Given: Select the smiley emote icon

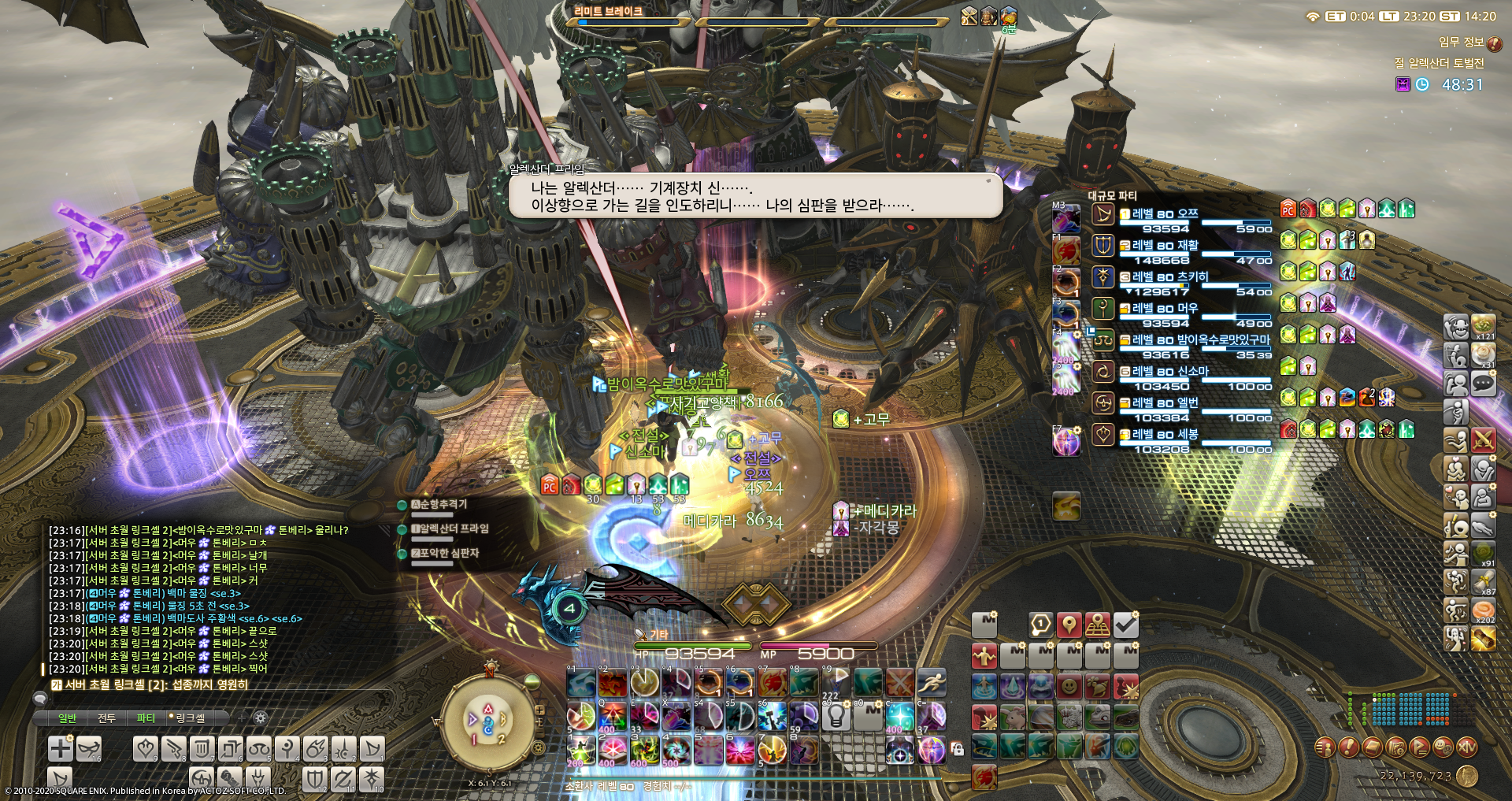Looking at the screenshot, I should point(1069,687).
